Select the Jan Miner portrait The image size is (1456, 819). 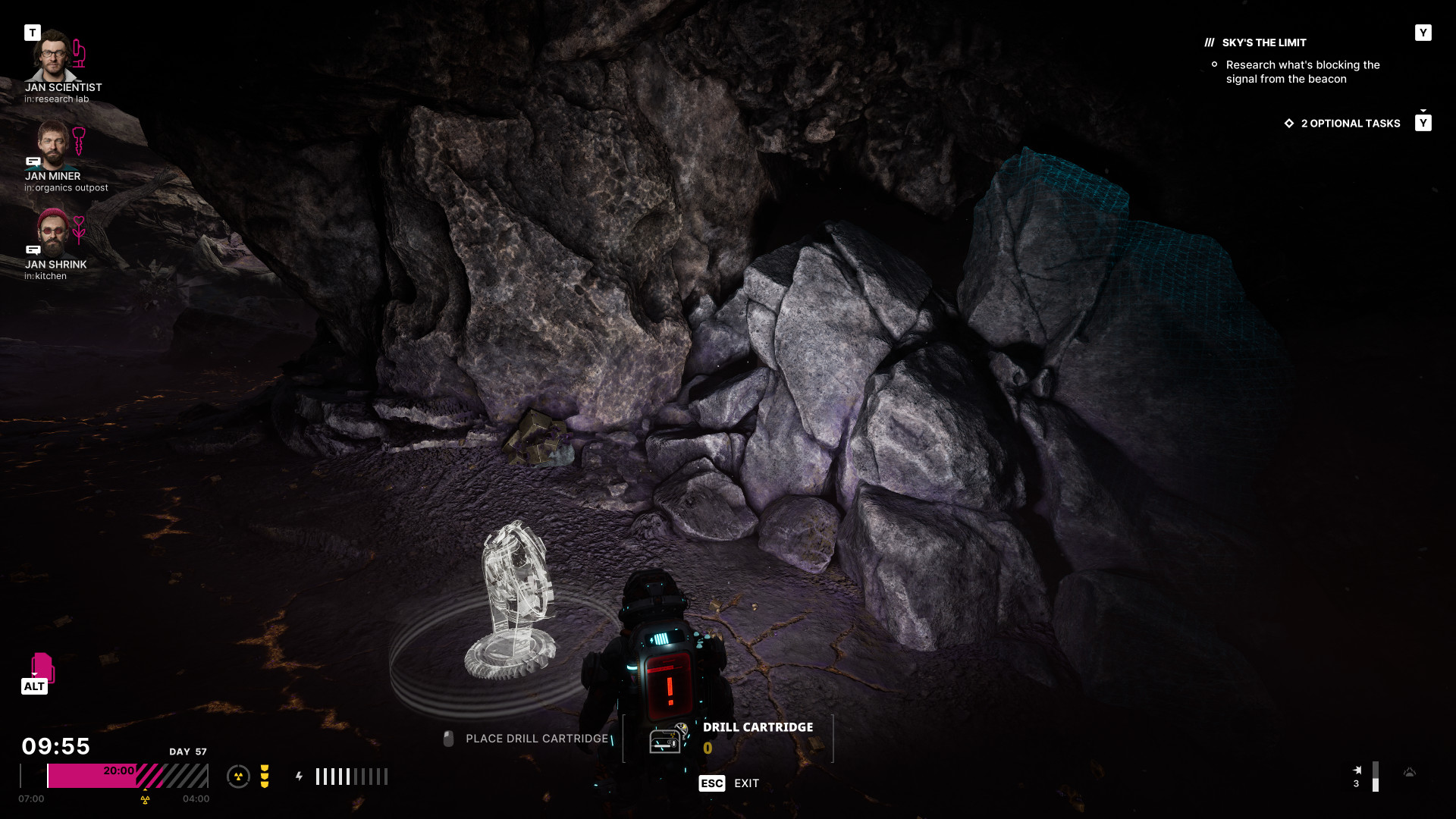coord(52,146)
